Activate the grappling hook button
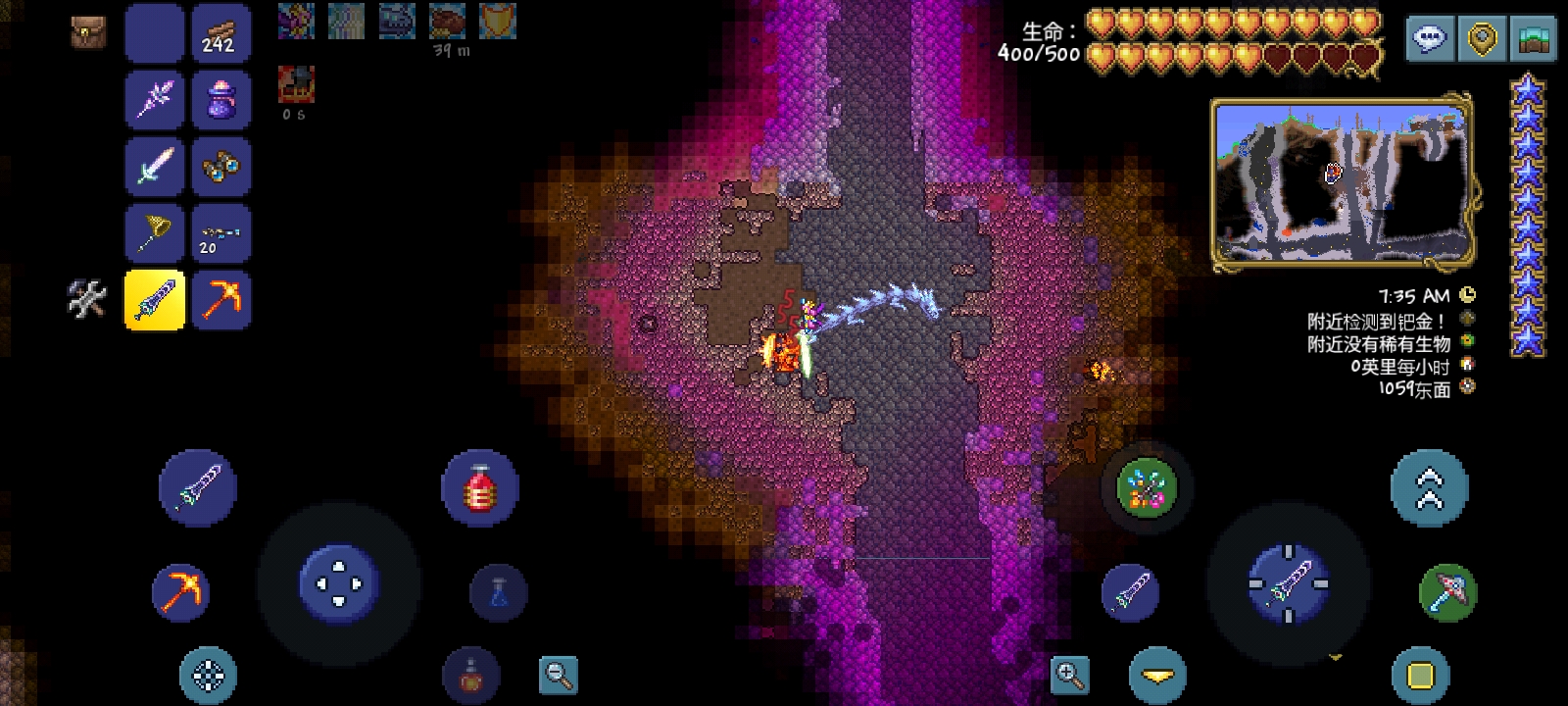The height and width of the screenshot is (706, 1568). [1146, 487]
